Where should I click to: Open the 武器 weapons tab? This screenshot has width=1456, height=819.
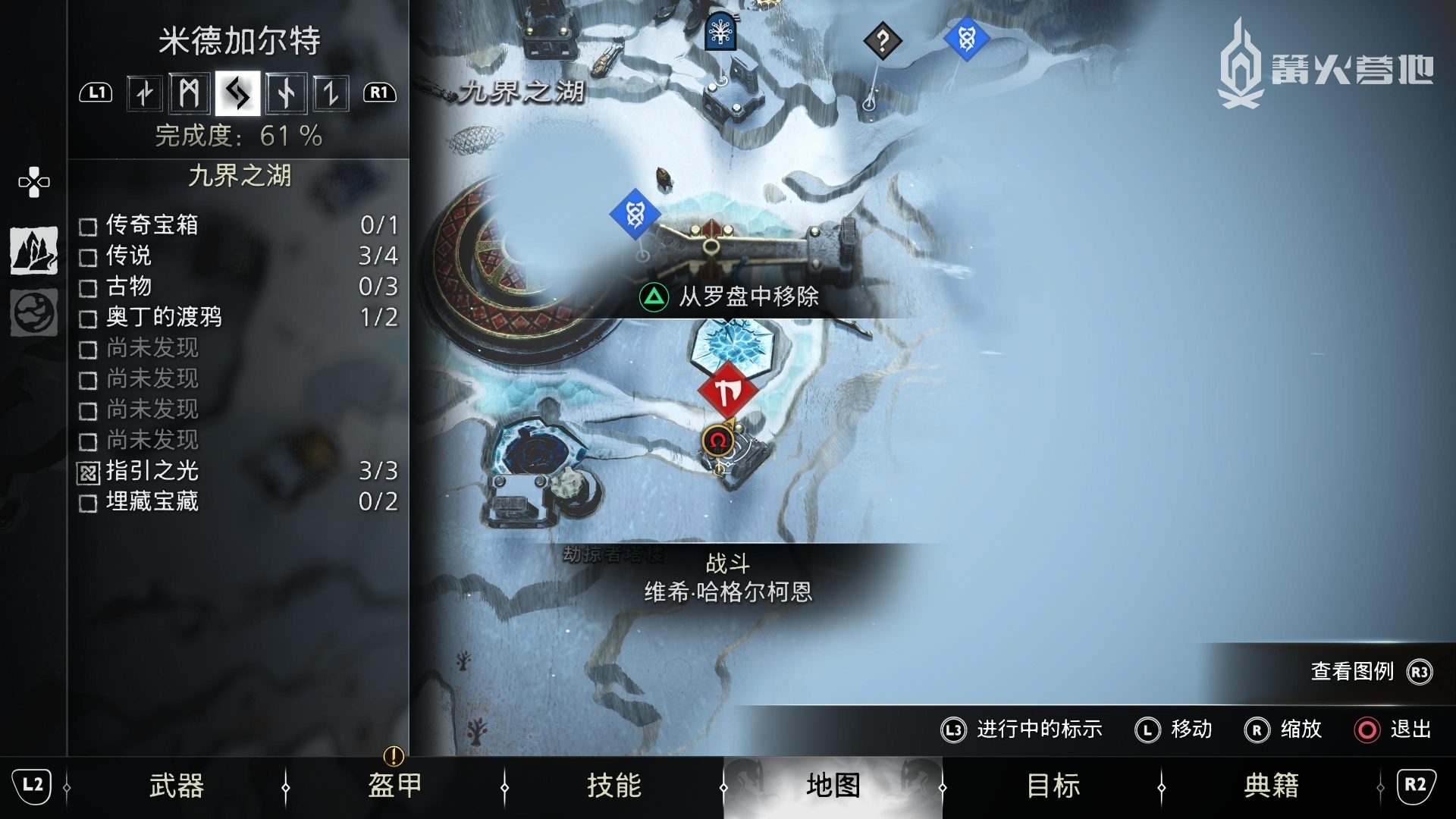176,786
